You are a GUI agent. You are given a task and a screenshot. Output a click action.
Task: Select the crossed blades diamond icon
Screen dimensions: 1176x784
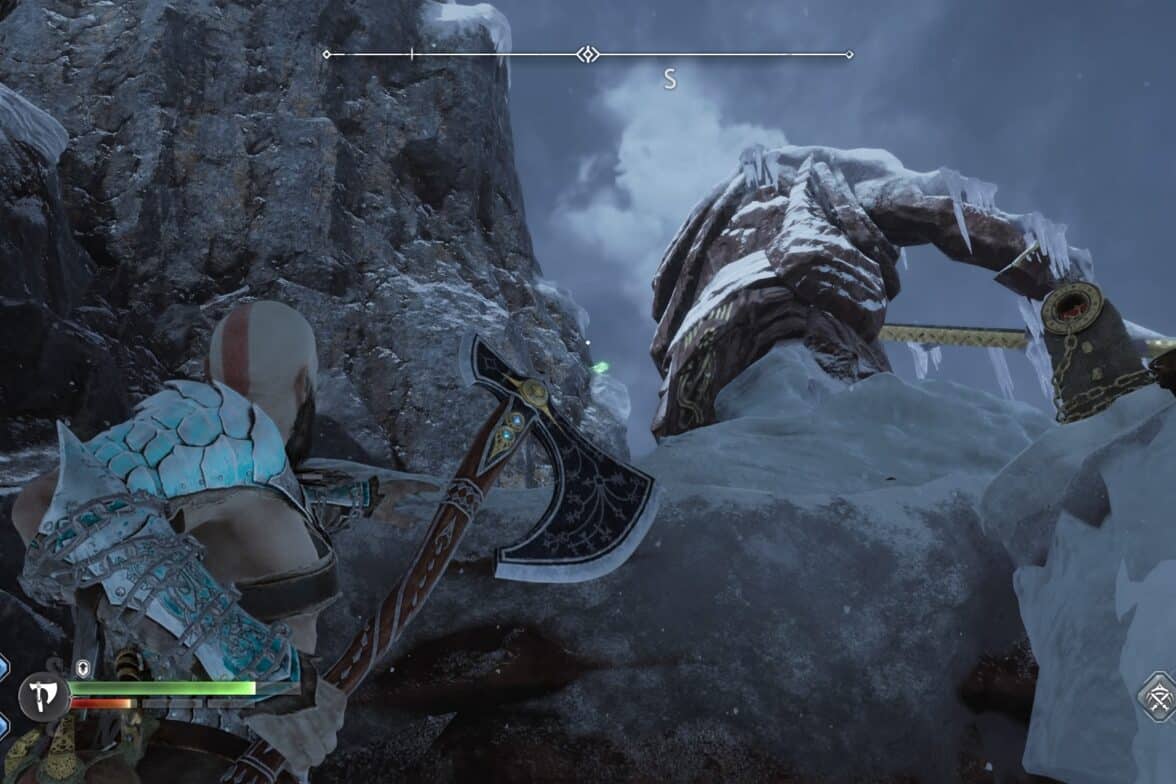(x=1160, y=696)
